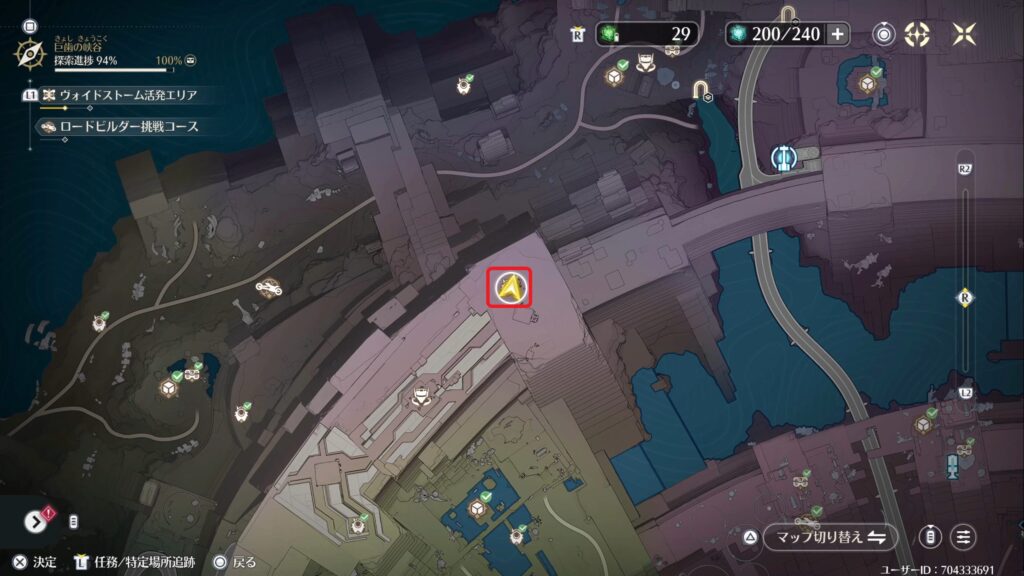
Task: Click the player location arrow marker
Action: [510, 288]
